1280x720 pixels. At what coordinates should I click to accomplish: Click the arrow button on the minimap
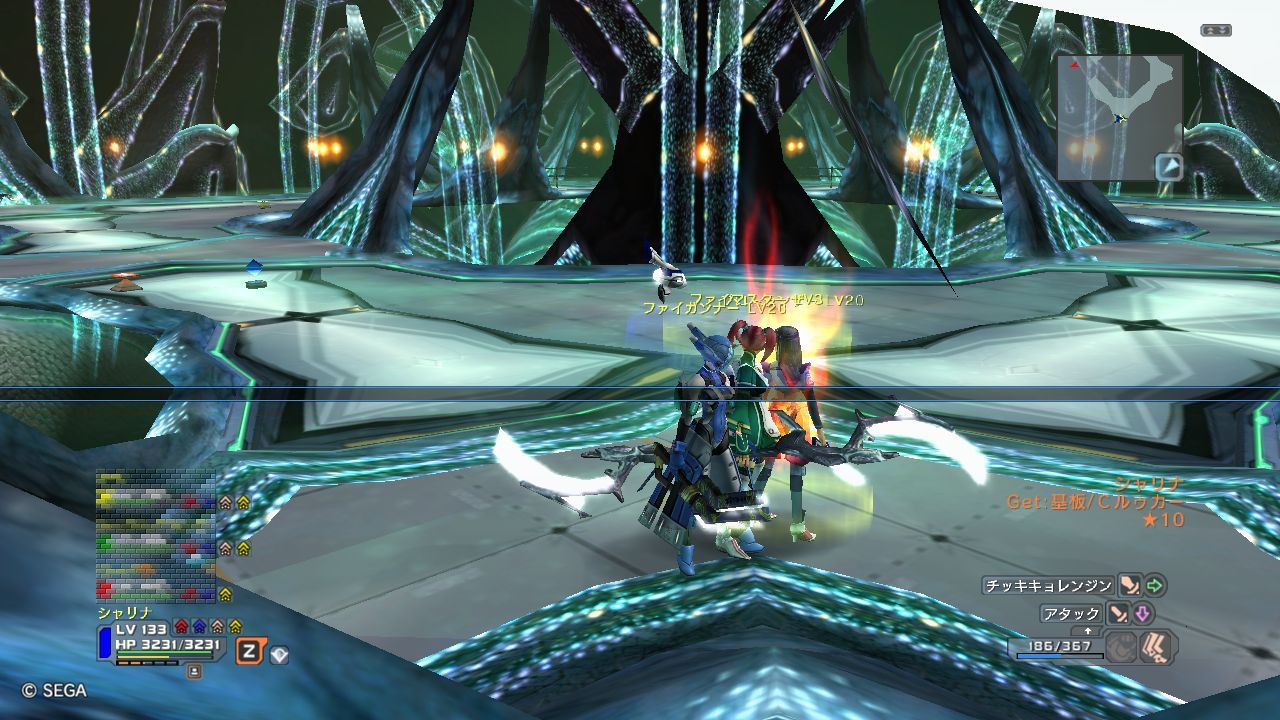tap(1168, 166)
